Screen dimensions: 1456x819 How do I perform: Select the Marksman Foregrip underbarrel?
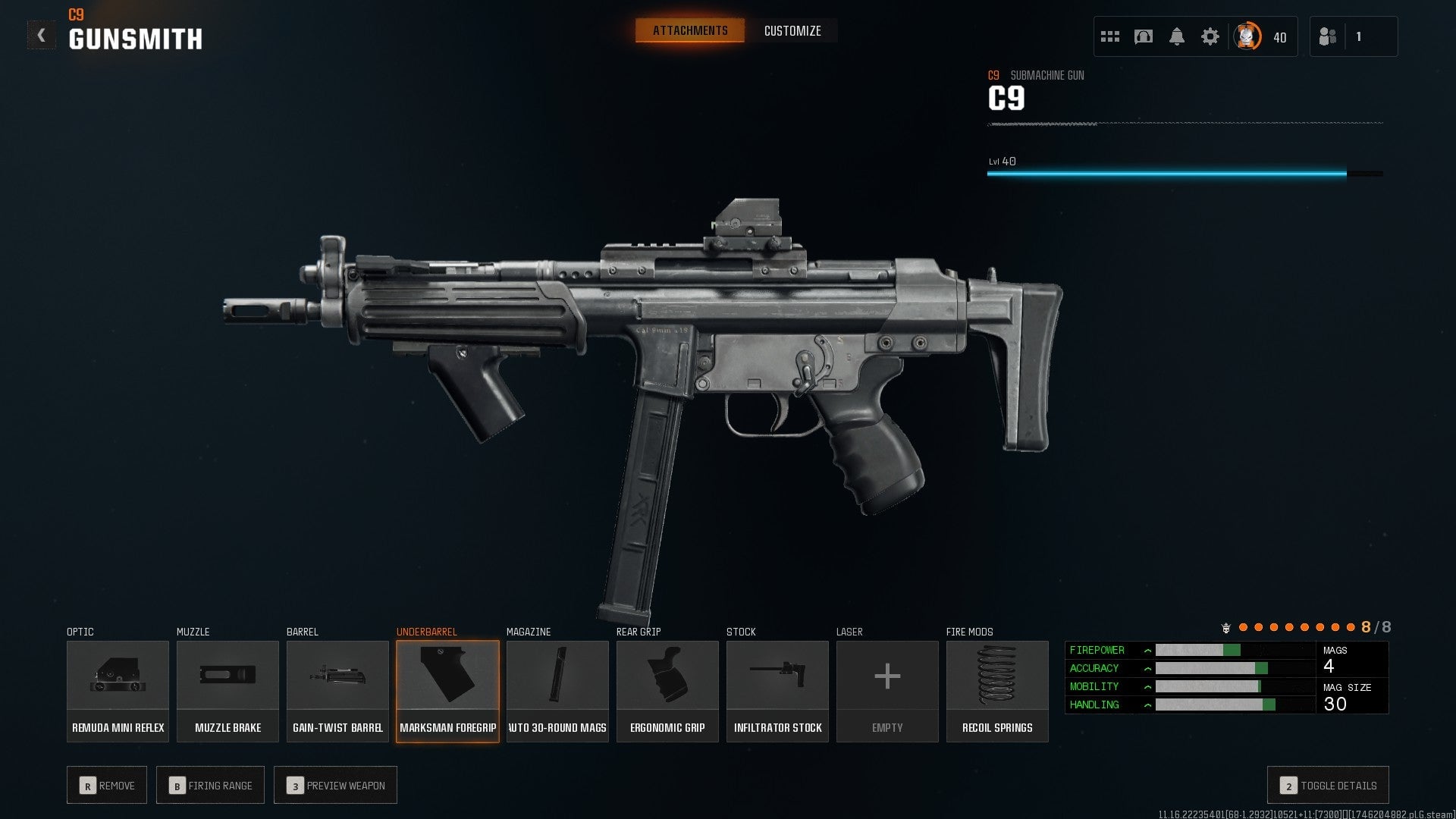447,690
